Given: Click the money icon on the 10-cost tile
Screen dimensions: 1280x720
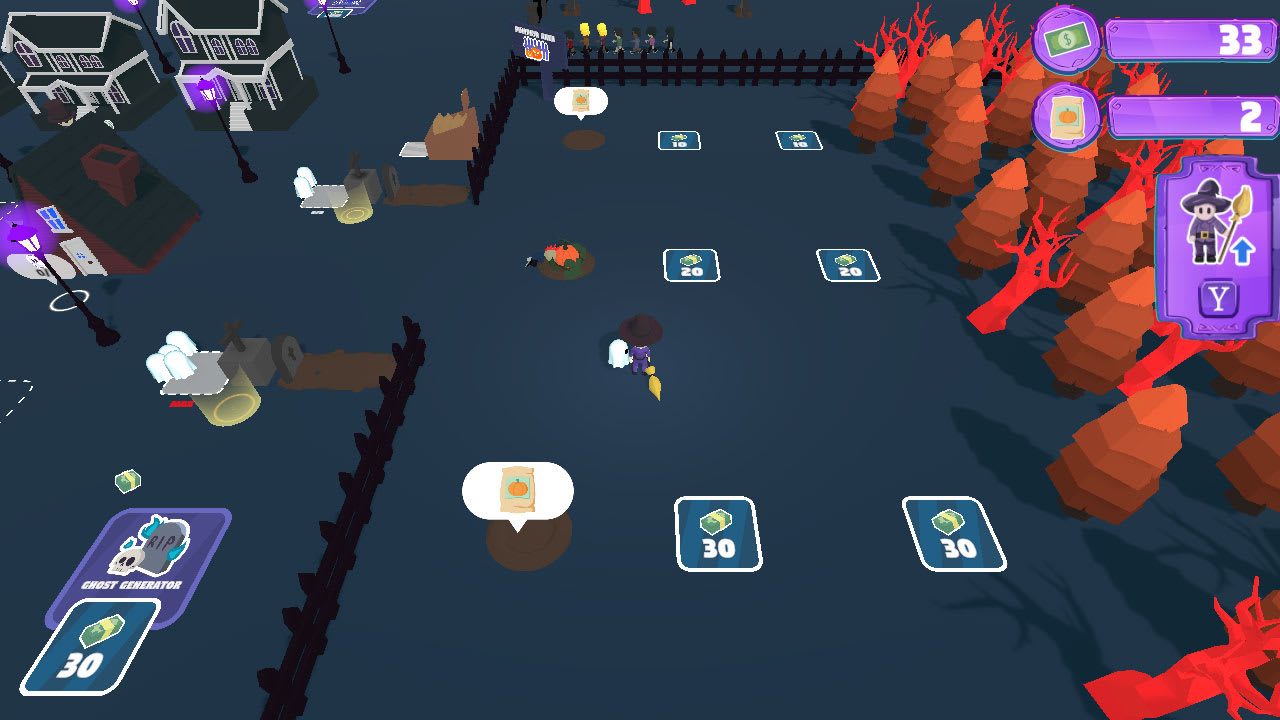Looking at the screenshot, I should (x=677, y=135).
